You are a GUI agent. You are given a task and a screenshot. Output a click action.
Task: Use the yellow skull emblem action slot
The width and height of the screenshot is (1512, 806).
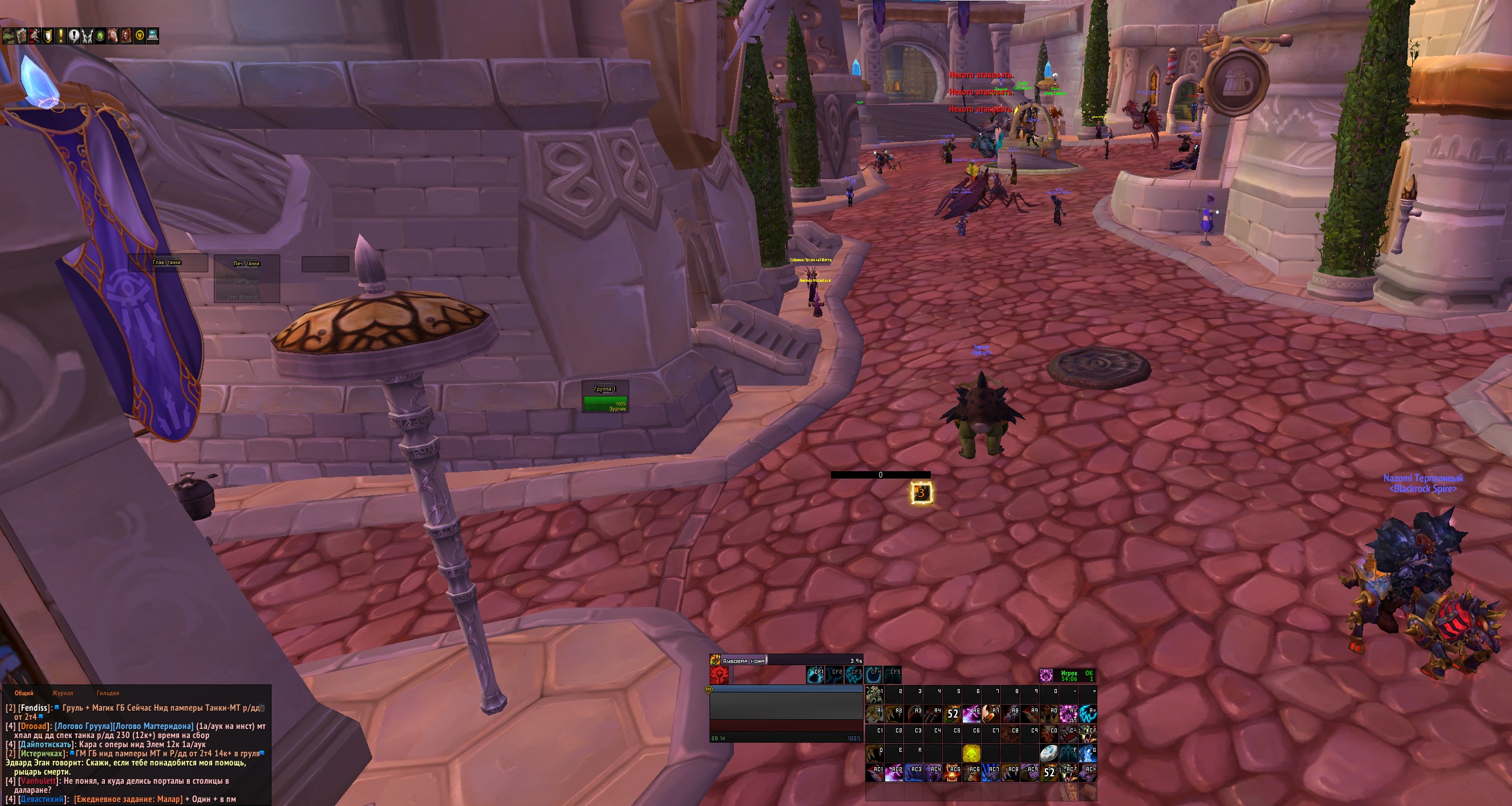(971, 753)
